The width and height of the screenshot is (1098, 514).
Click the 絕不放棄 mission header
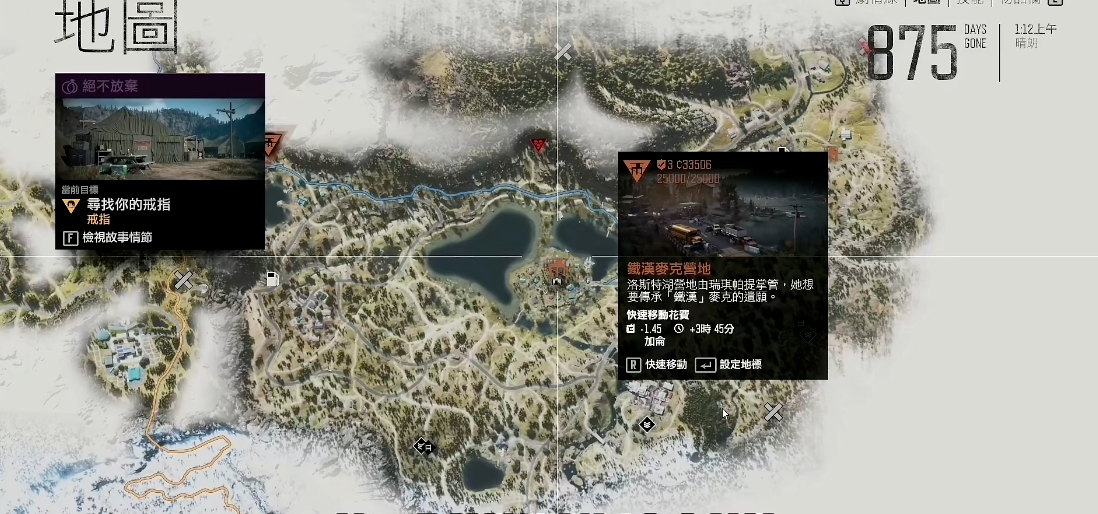pos(160,86)
